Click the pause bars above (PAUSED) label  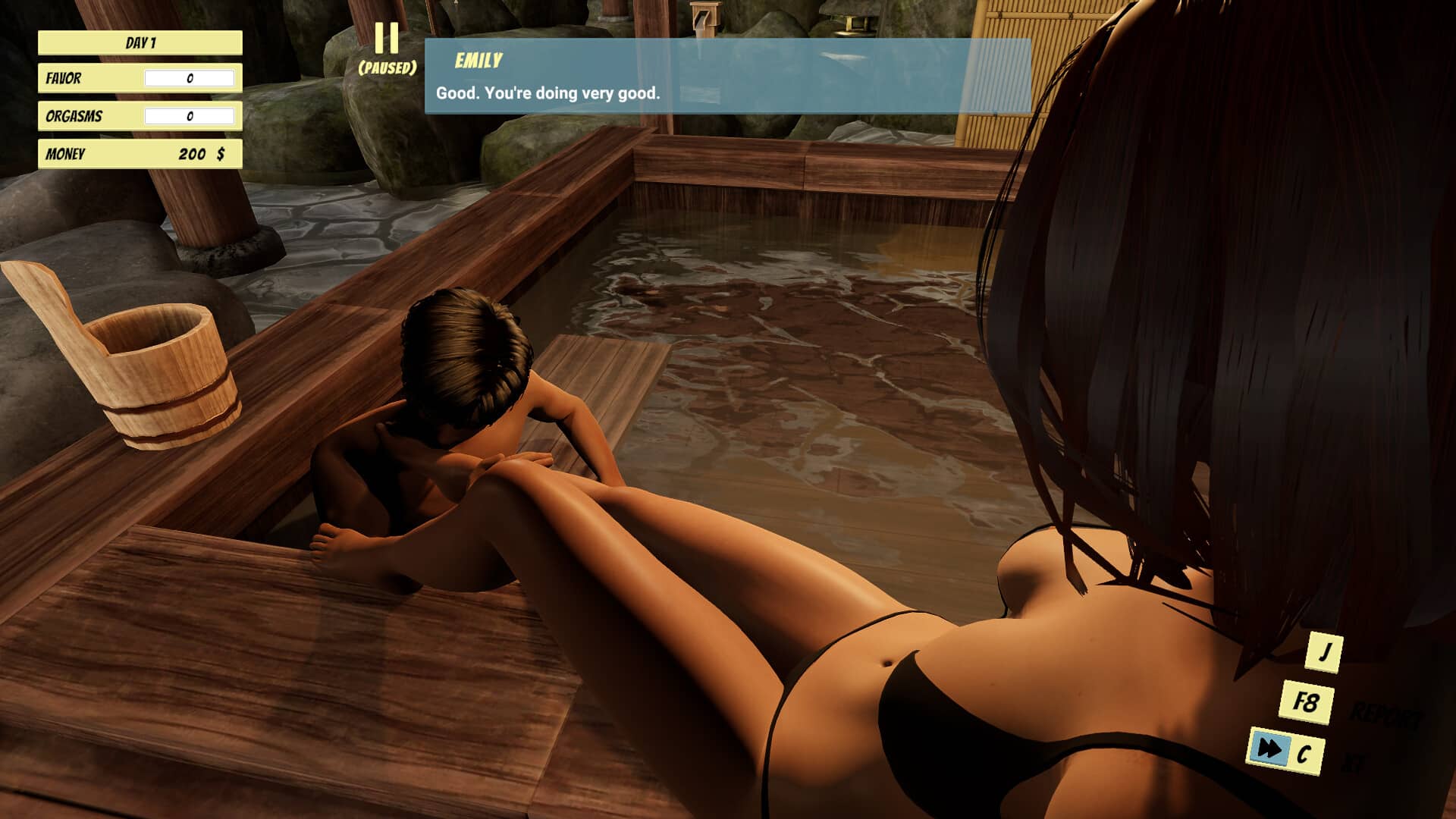[388, 38]
